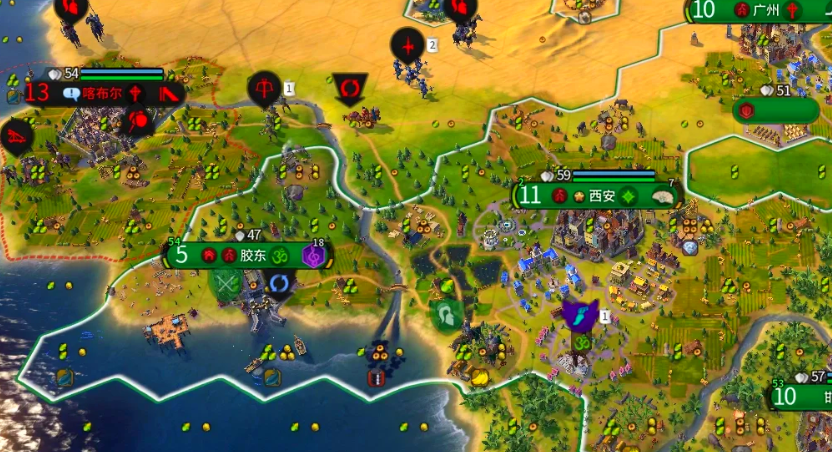This screenshot has height=452, width=832.
Task: Choose the blue circular-arrows shield flag
Action: click(x=279, y=285)
